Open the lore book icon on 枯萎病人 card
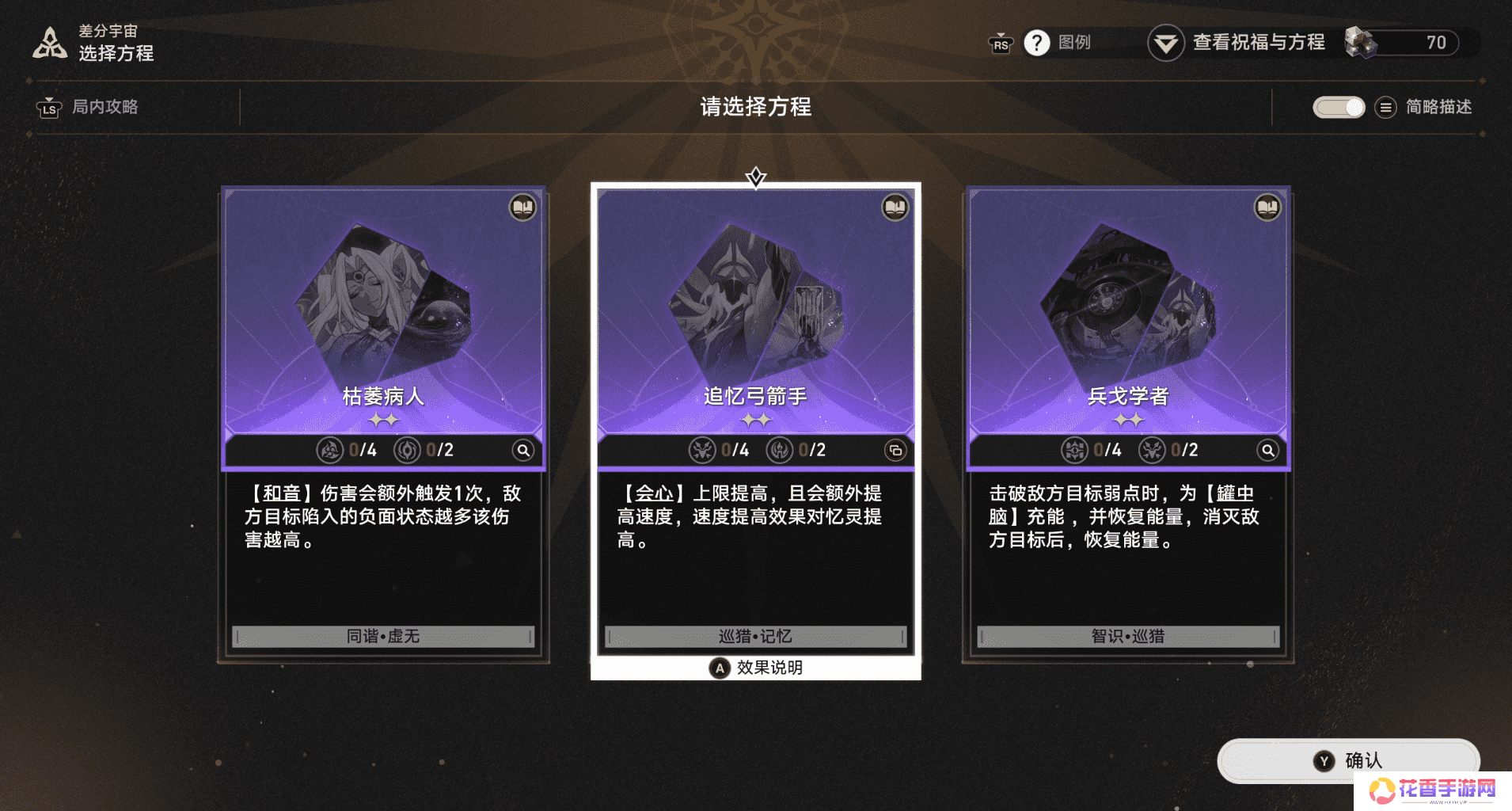This screenshot has height=811, width=1512. tap(522, 208)
